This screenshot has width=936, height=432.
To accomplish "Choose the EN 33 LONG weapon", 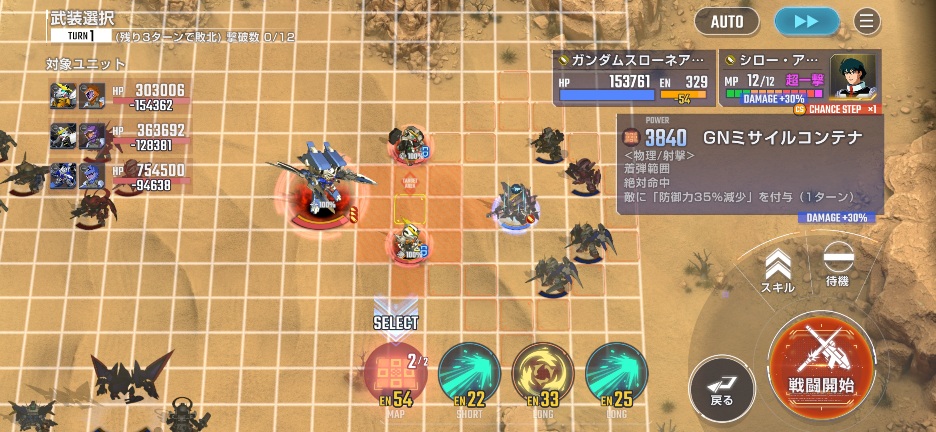I will [x=542, y=373].
